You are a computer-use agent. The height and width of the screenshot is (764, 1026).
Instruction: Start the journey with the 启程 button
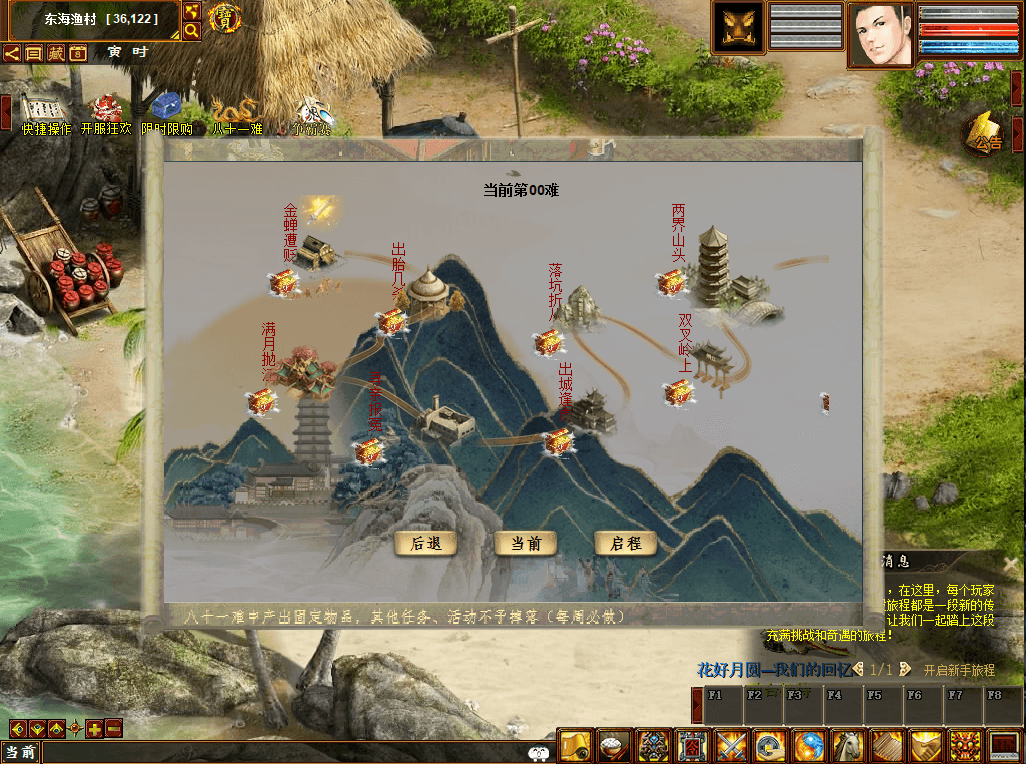(626, 544)
